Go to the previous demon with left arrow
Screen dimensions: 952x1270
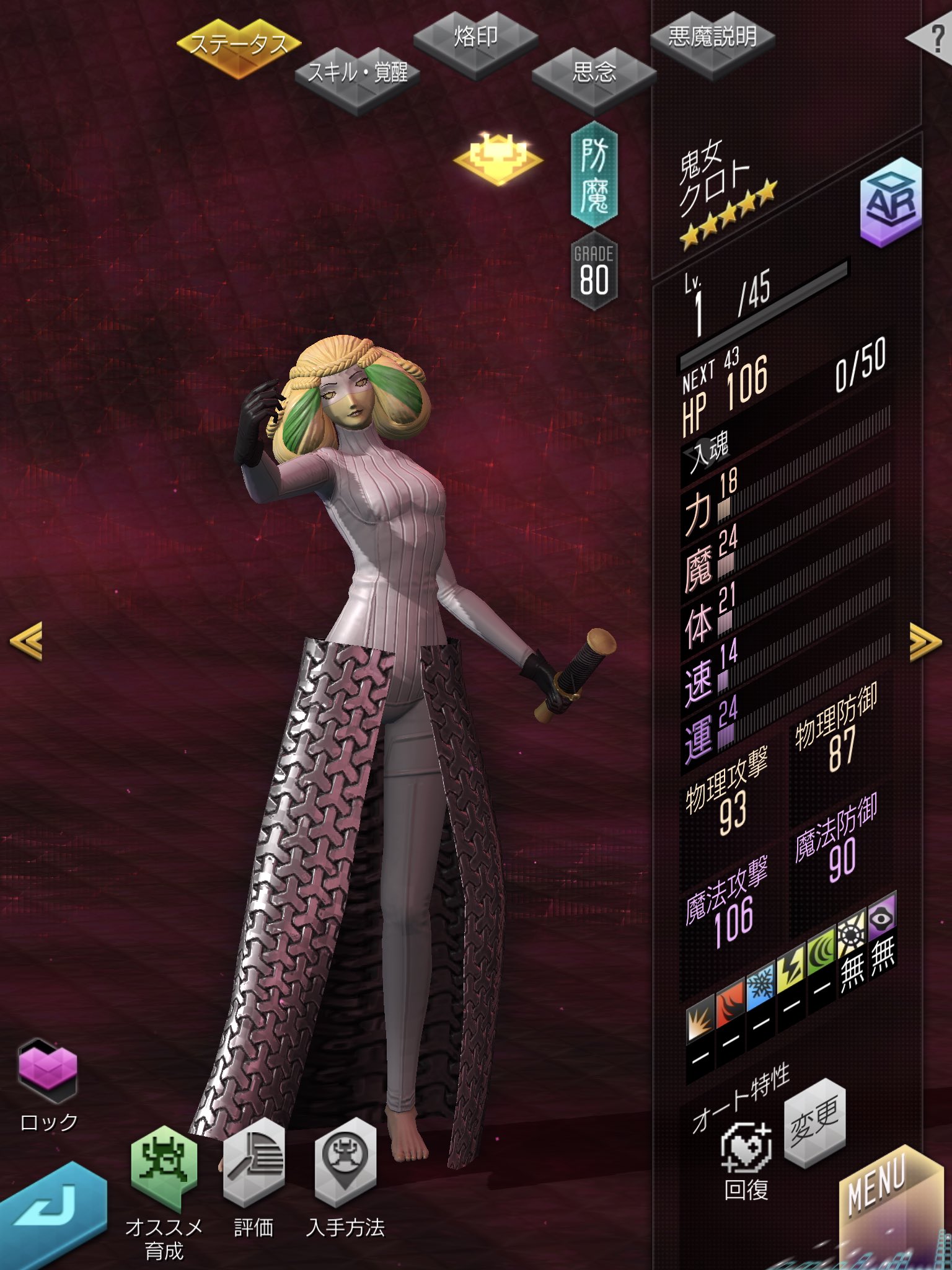(27, 641)
